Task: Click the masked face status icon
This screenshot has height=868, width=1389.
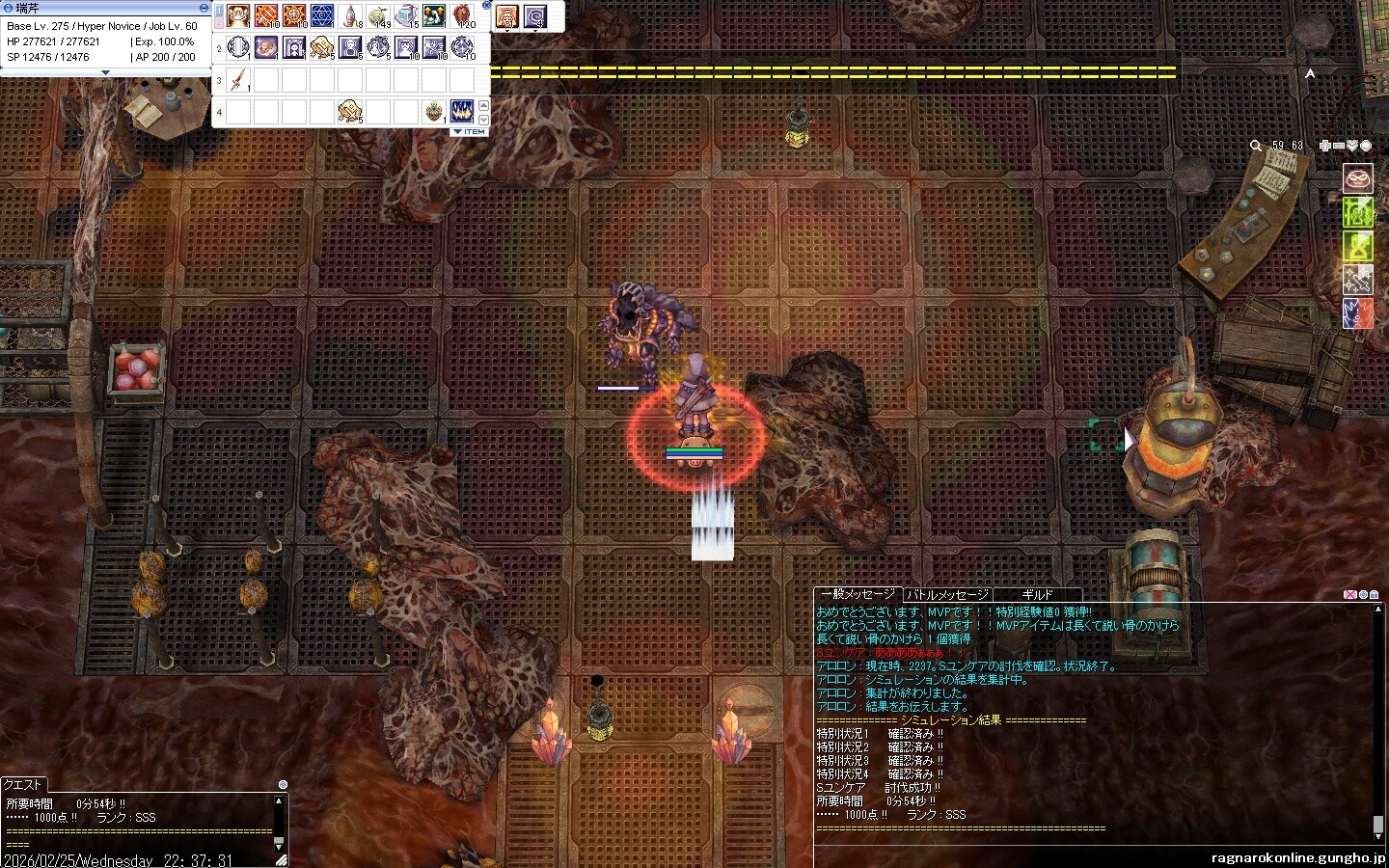Action: (1358, 178)
